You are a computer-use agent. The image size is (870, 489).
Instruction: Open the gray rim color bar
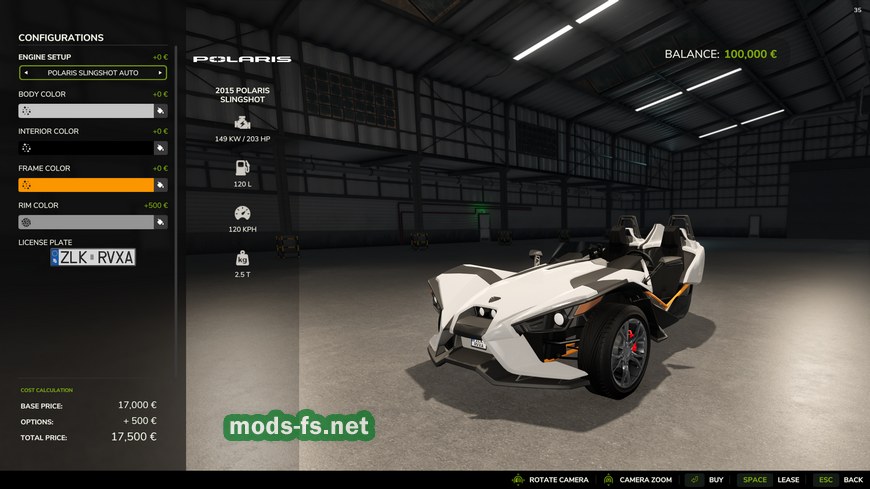pos(86,222)
